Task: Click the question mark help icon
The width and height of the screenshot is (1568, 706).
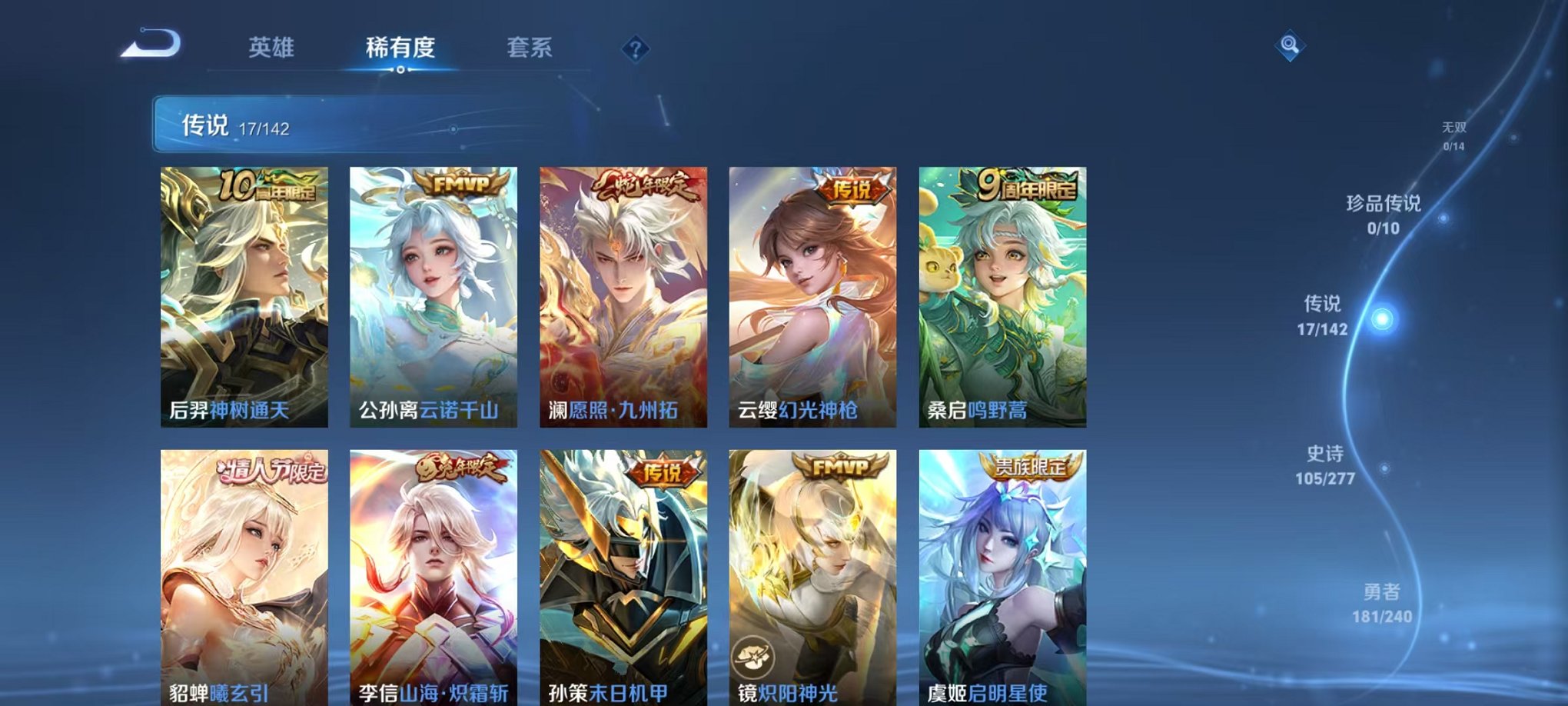Action: (635, 48)
